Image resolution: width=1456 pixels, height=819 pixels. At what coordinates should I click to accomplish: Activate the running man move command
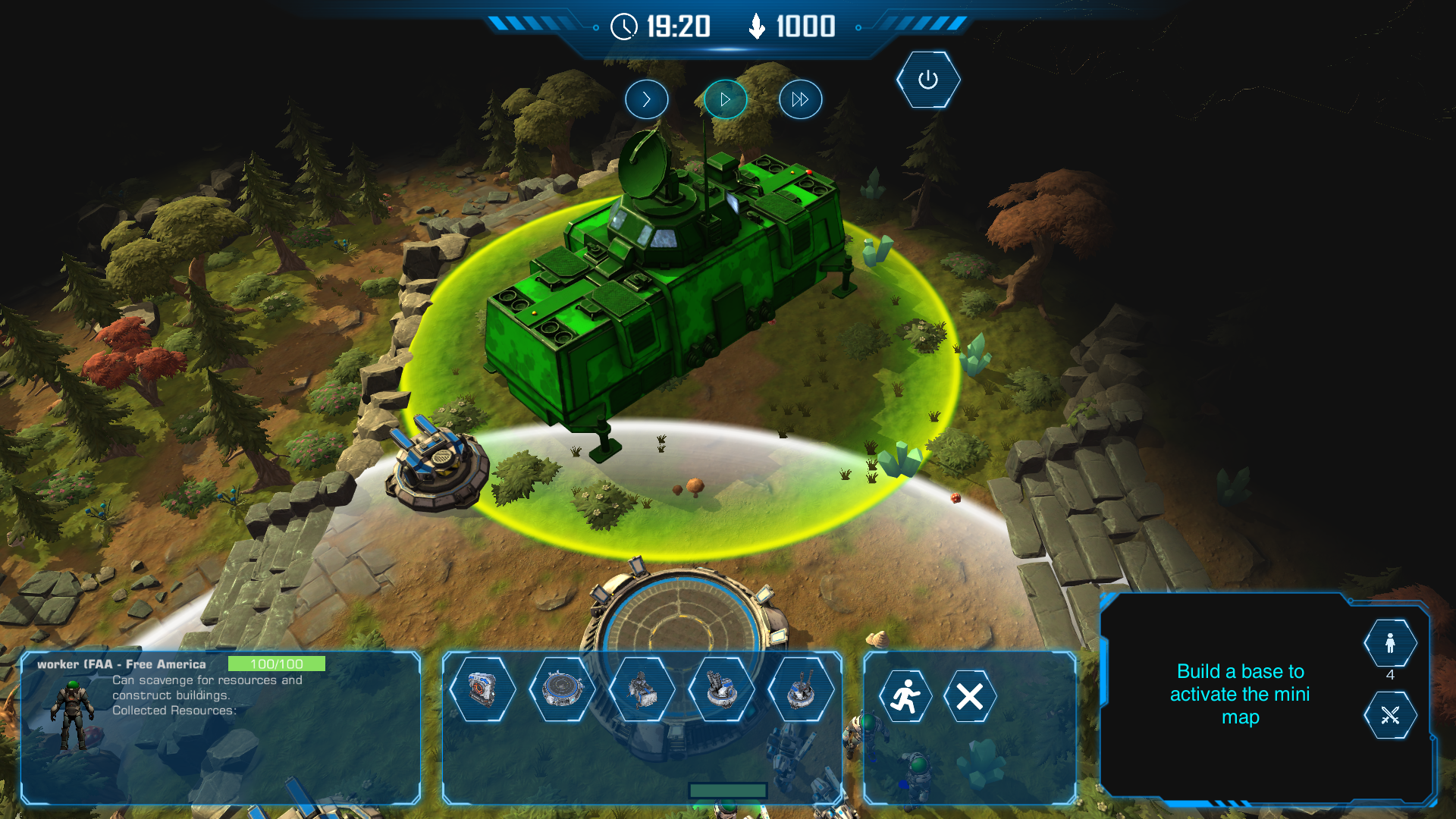(x=905, y=696)
